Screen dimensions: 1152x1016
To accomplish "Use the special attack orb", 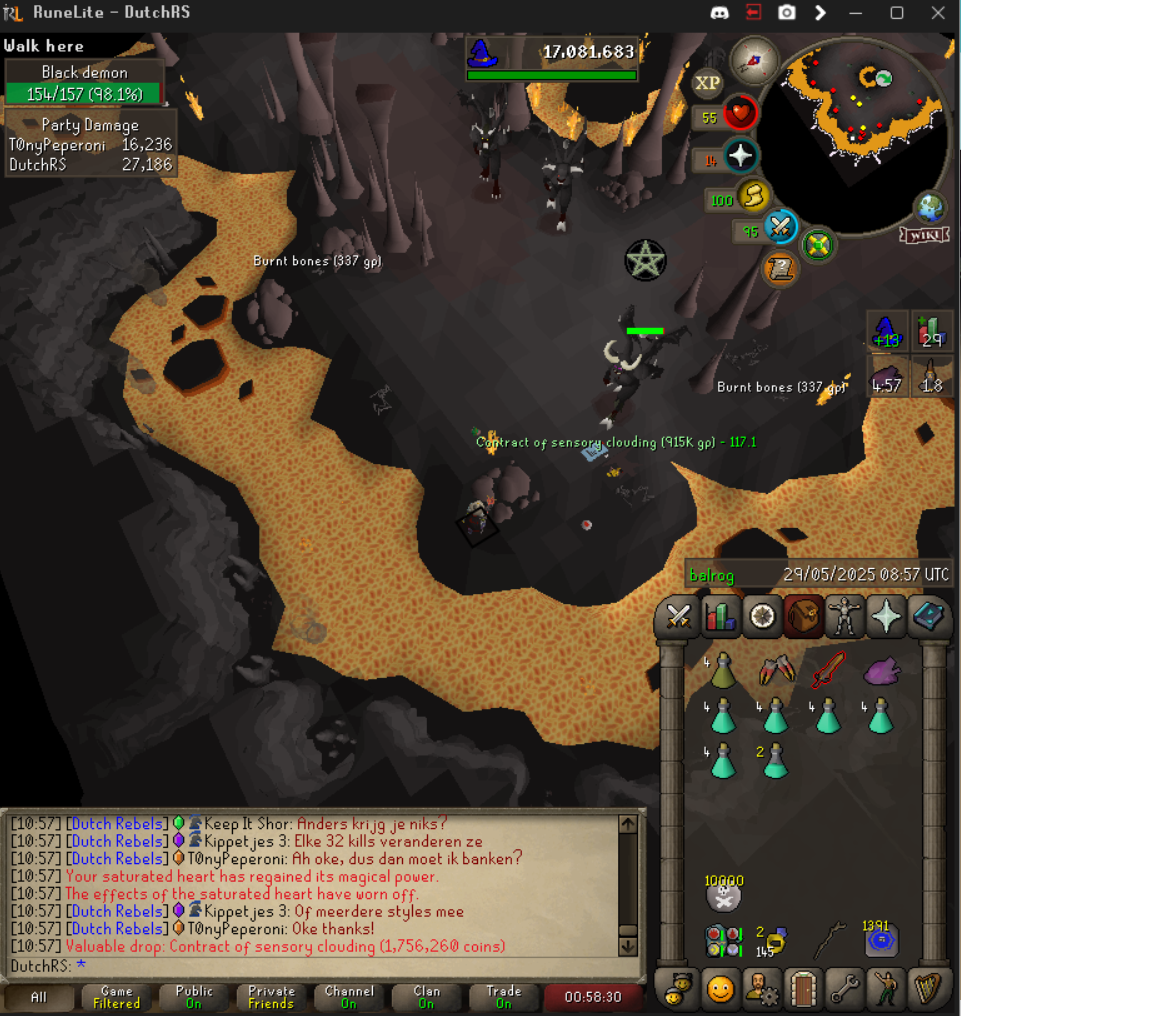I will coord(779,228).
